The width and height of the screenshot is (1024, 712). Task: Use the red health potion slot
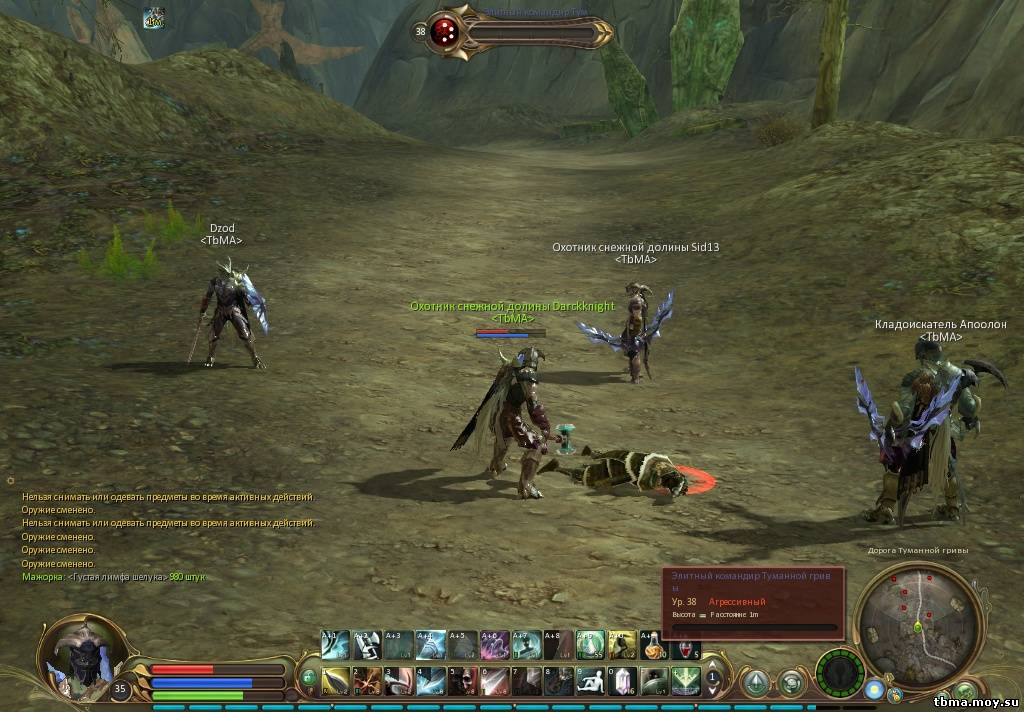(x=686, y=646)
